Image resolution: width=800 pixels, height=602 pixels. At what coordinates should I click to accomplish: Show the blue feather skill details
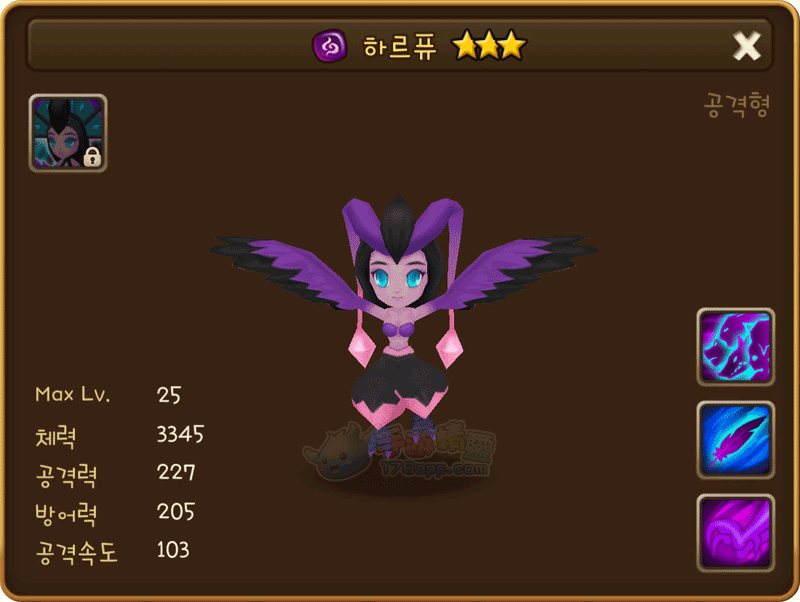[x=735, y=440]
